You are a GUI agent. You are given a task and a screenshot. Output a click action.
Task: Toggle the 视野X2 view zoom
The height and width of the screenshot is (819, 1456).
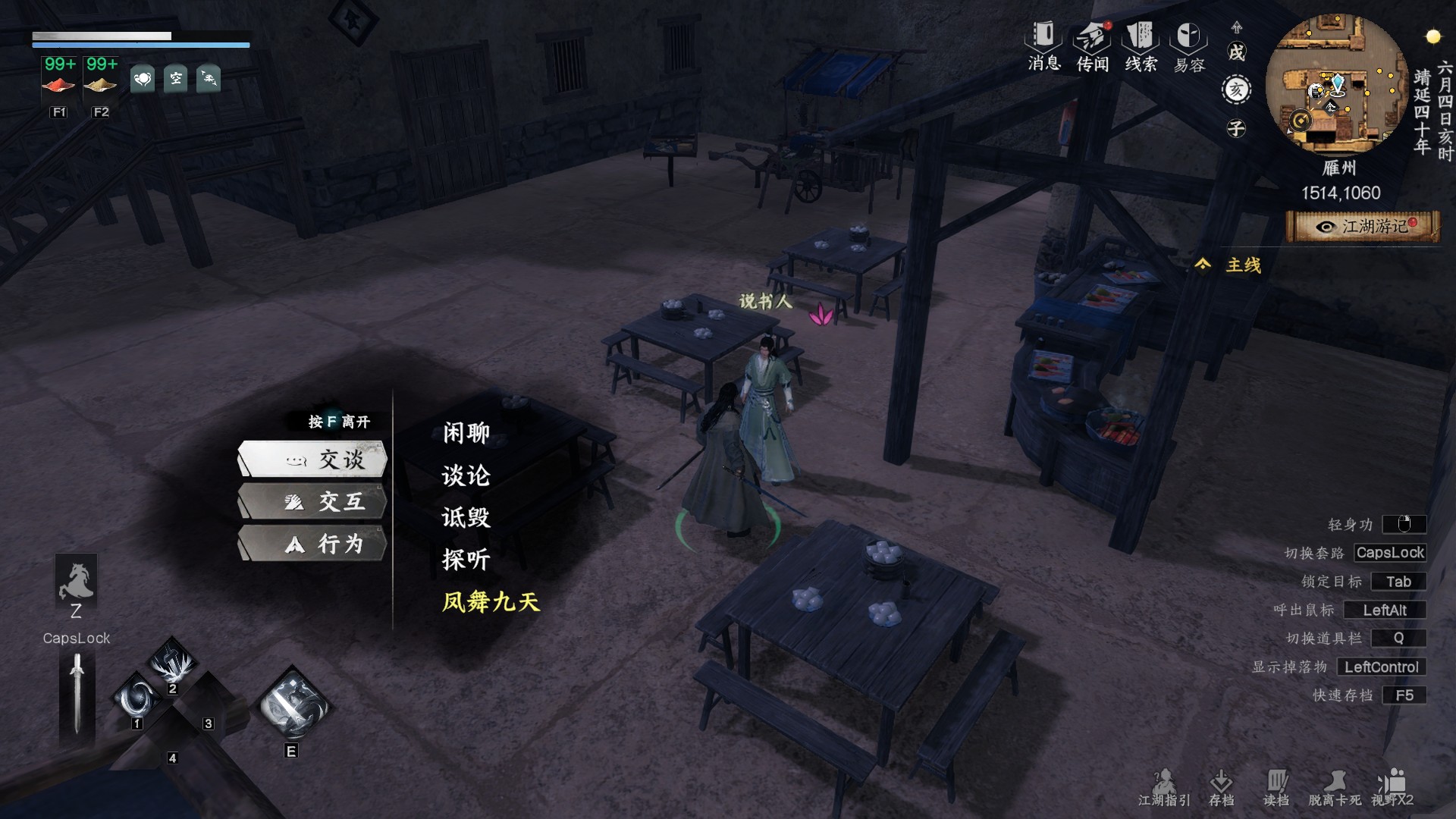[1392, 787]
